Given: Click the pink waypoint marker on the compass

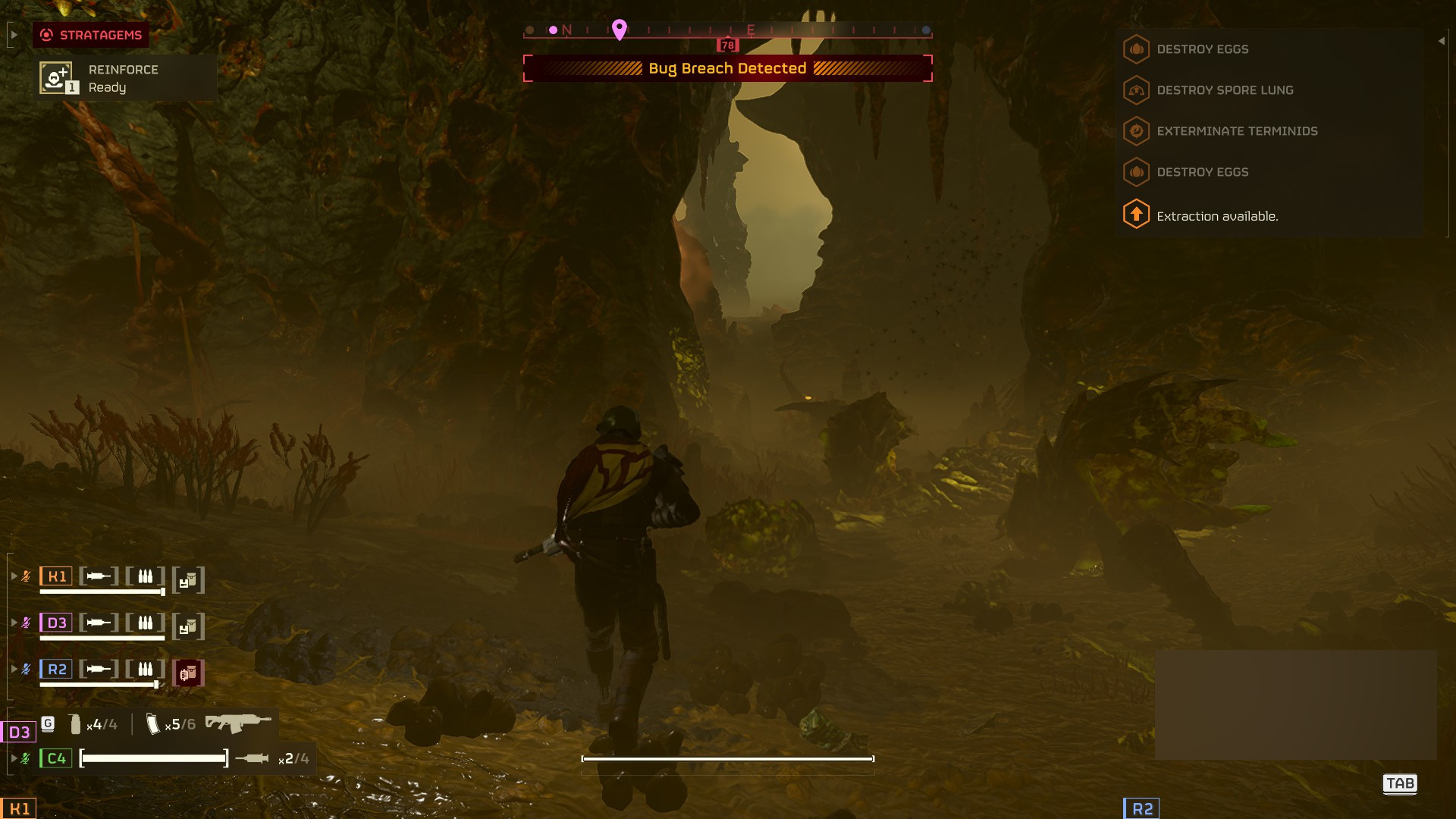Looking at the screenshot, I should click(x=621, y=29).
